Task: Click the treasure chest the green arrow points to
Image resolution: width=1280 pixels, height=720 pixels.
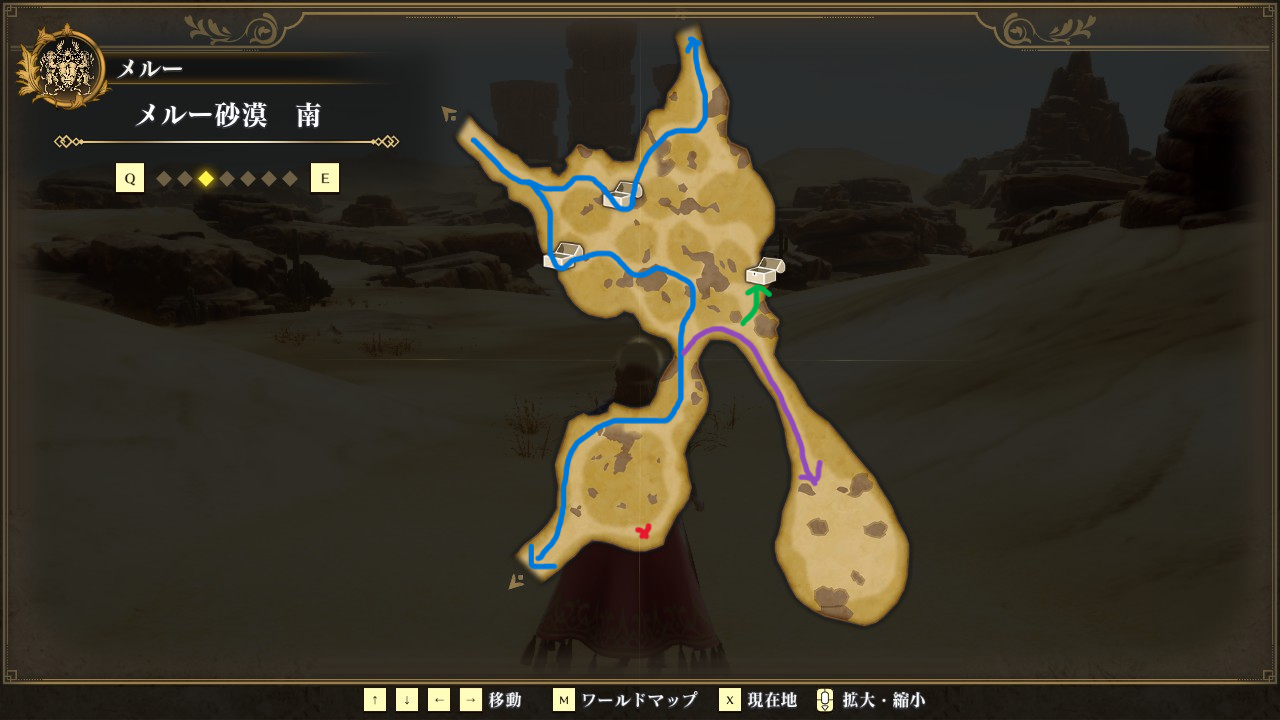Action: pyautogui.click(x=765, y=271)
